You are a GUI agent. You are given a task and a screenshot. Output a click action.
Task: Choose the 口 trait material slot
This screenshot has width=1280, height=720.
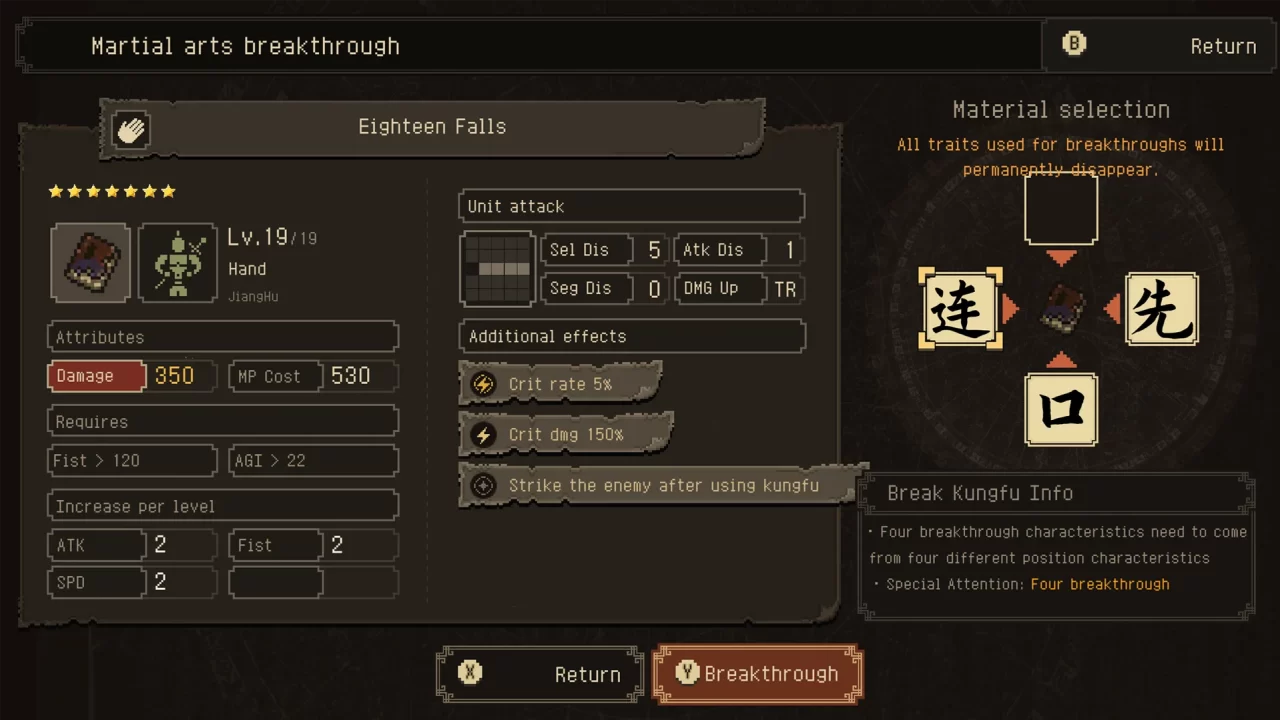(1061, 410)
